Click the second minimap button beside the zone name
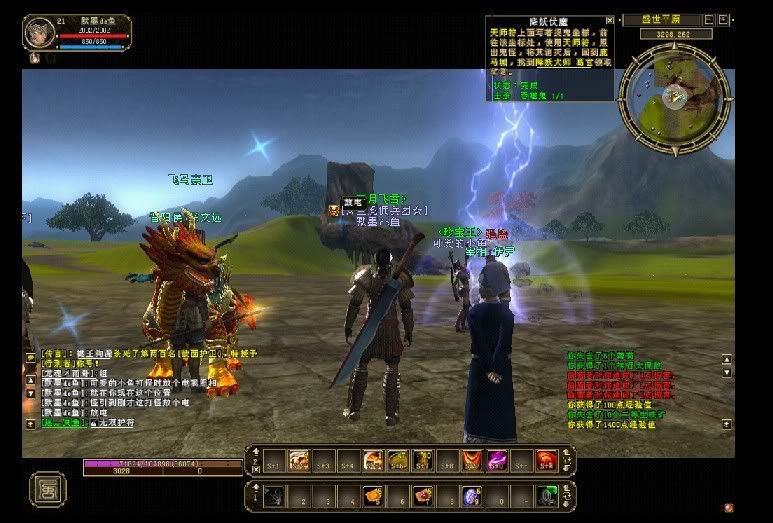This screenshot has height=523, width=773. click(723, 19)
